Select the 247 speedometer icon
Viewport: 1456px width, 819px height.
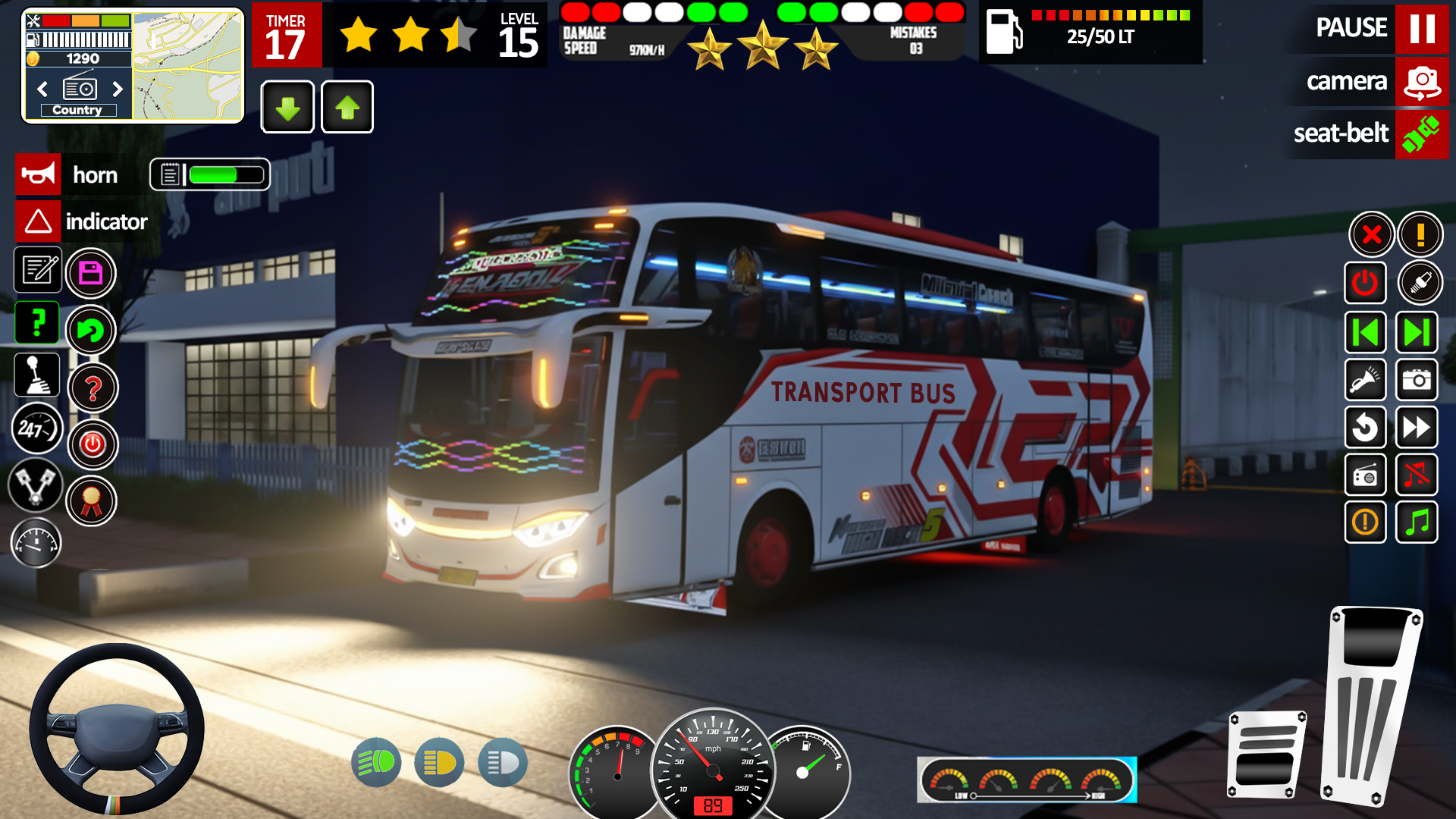click(x=36, y=428)
